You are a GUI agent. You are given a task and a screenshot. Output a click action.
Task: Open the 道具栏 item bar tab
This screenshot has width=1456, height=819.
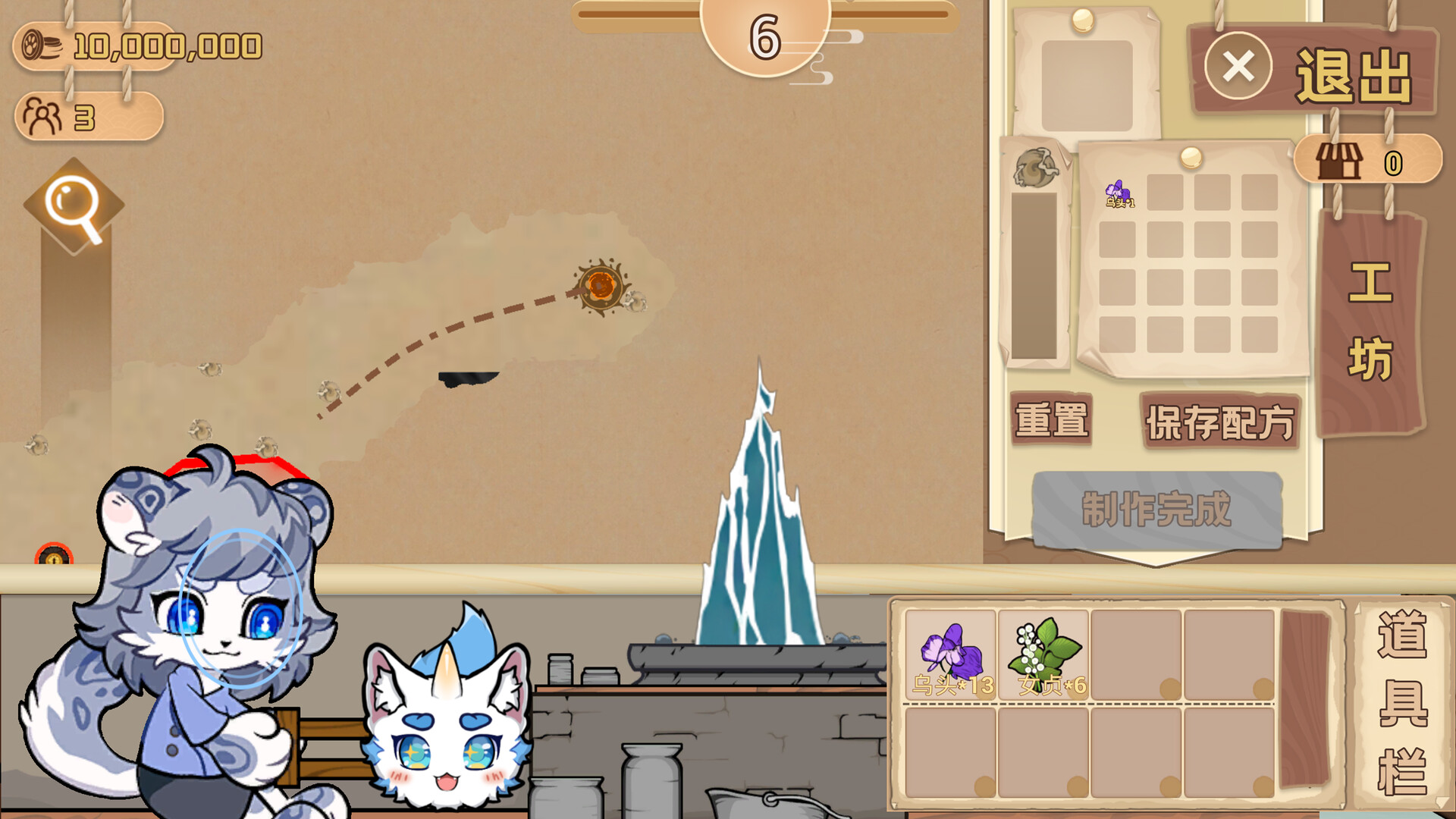[x=1402, y=701]
